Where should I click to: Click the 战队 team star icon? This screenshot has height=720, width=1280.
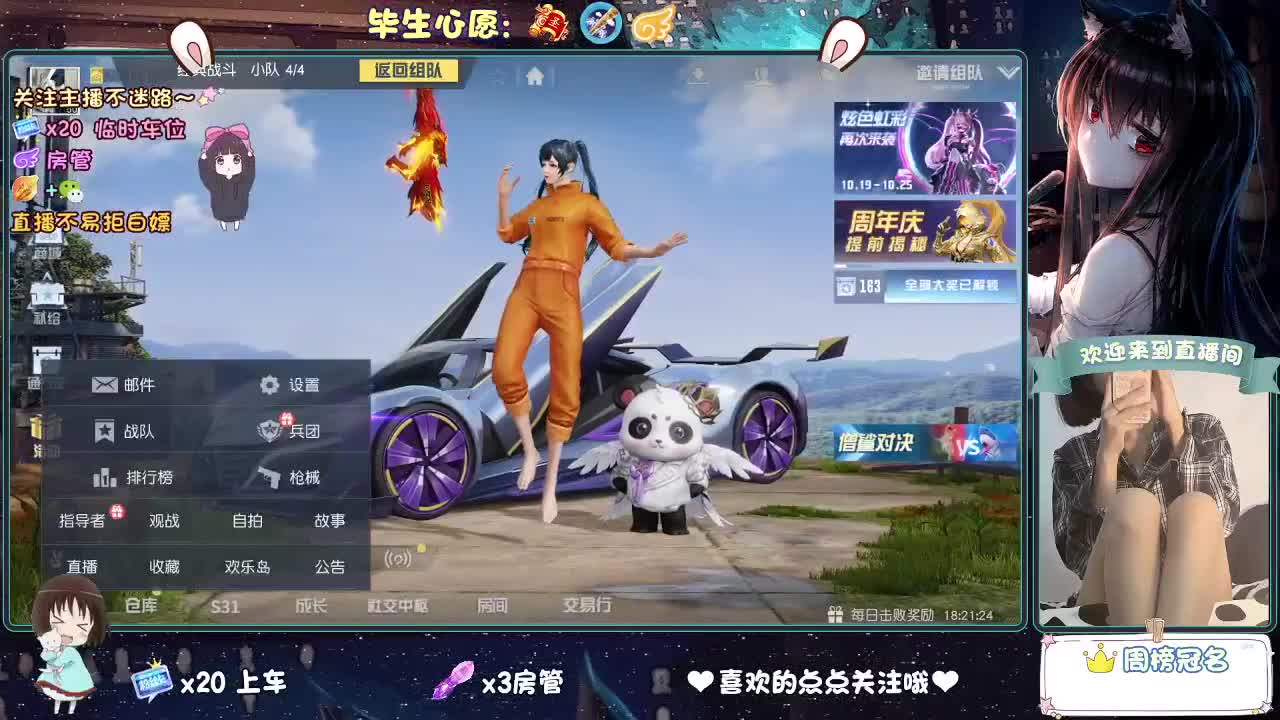click(x=103, y=430)
